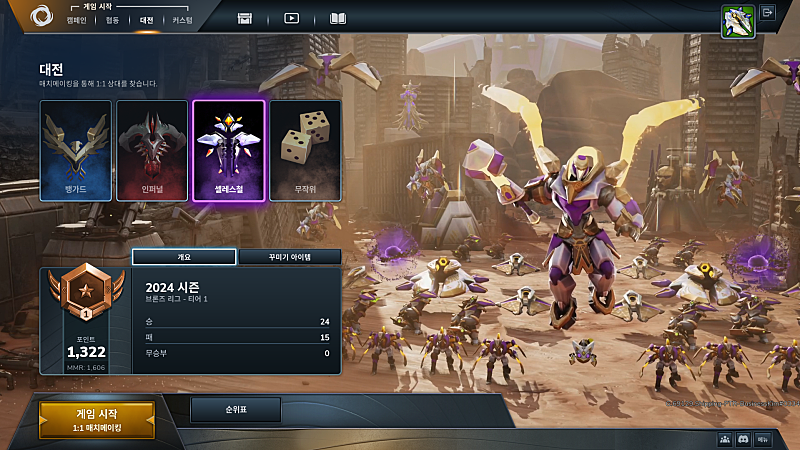Open the friends group icon
This screenshot has height=450, width=800.
724,439
